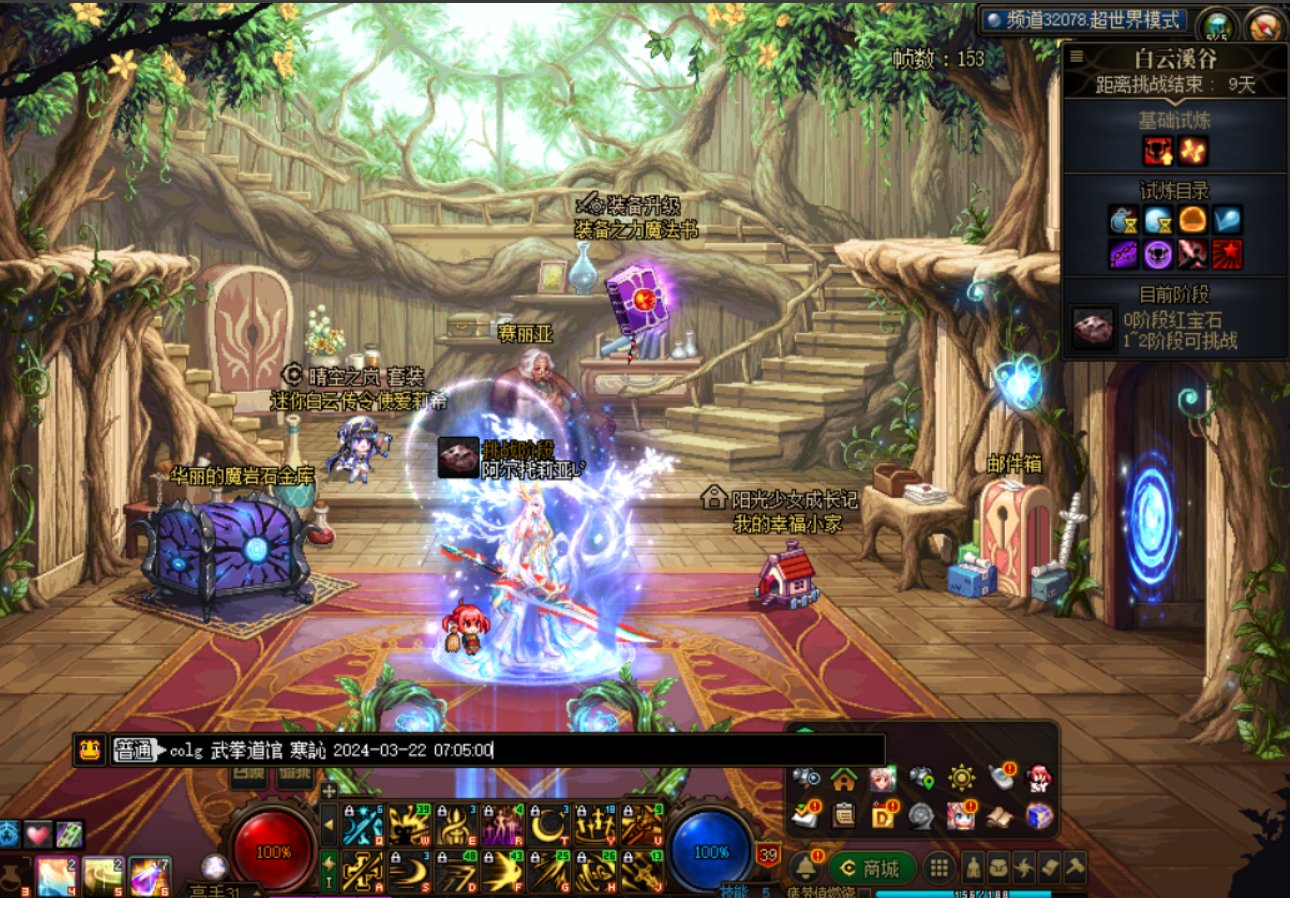Open the open book scroll icon

coord(1000,816)
